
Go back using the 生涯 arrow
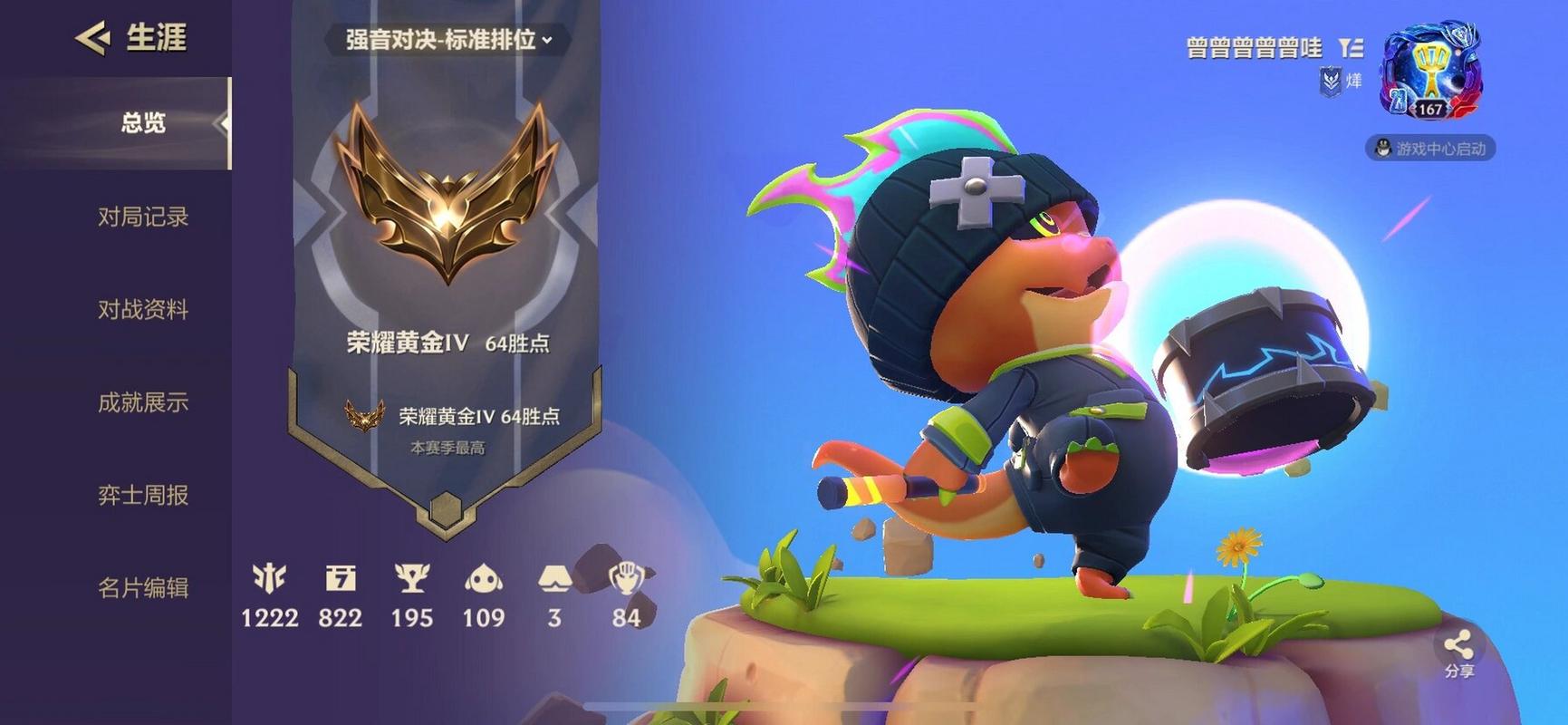coord(92,38)
